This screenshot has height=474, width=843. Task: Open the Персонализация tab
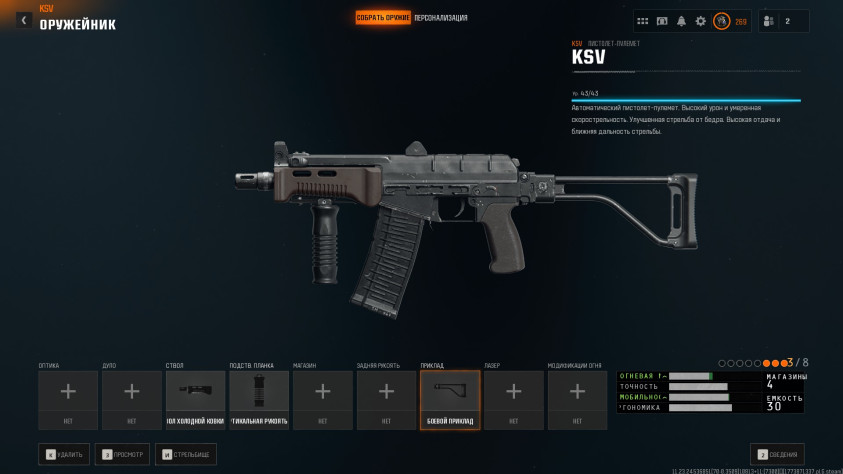[x=441, y=18]
